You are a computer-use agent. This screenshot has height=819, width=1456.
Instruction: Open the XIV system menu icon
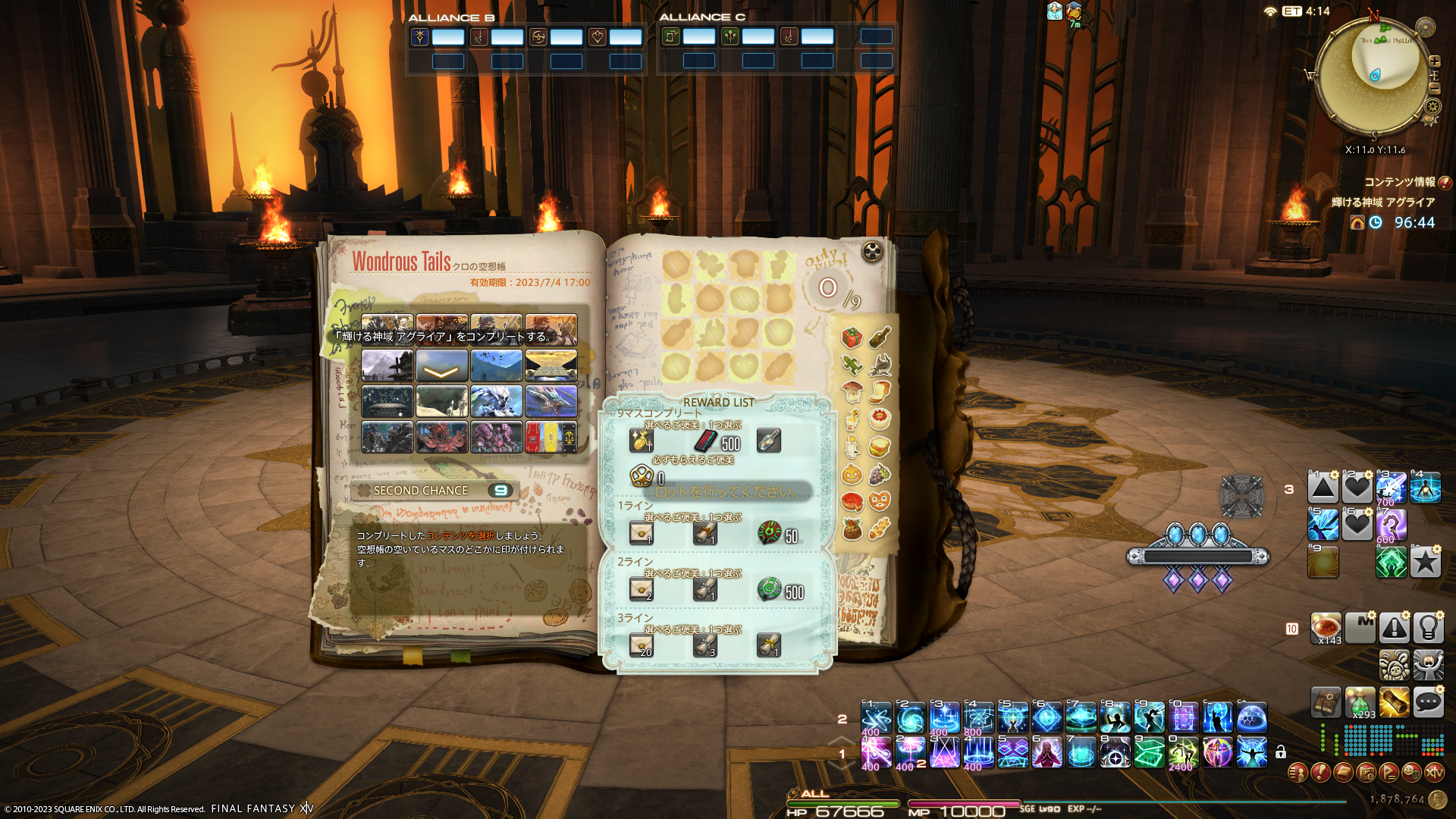tap(1434, 772)
